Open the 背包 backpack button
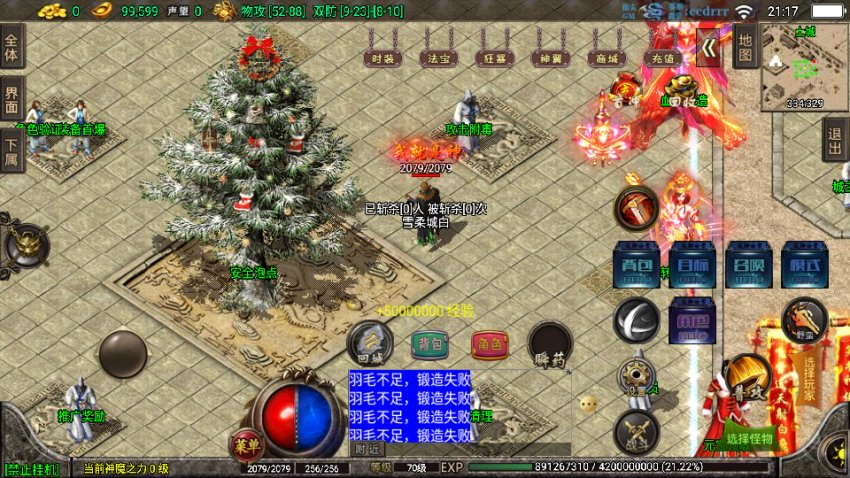Viewport: 850px width, 478px height. click(x=428, y=345)
